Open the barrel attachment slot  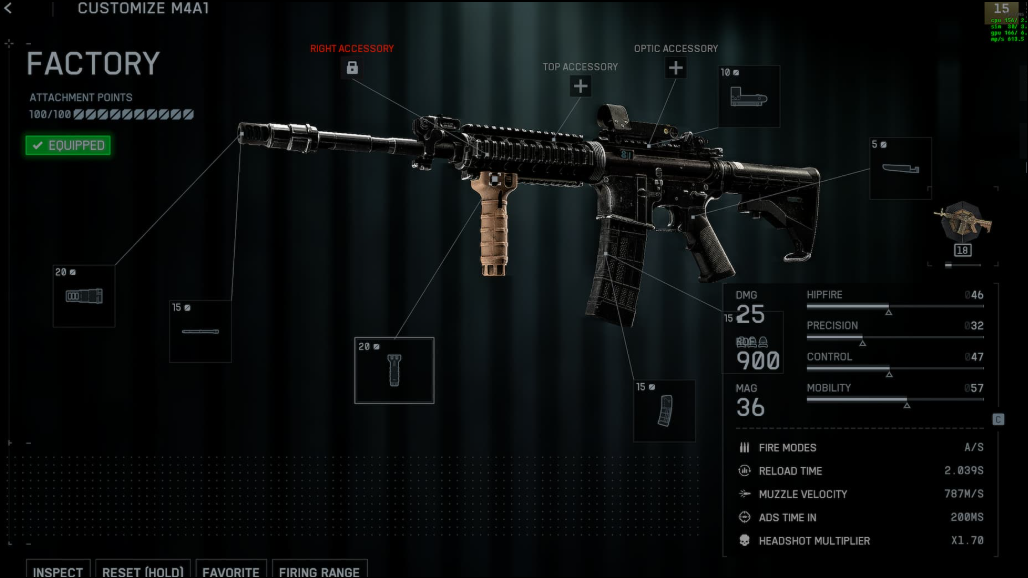[x=200, y=331]
